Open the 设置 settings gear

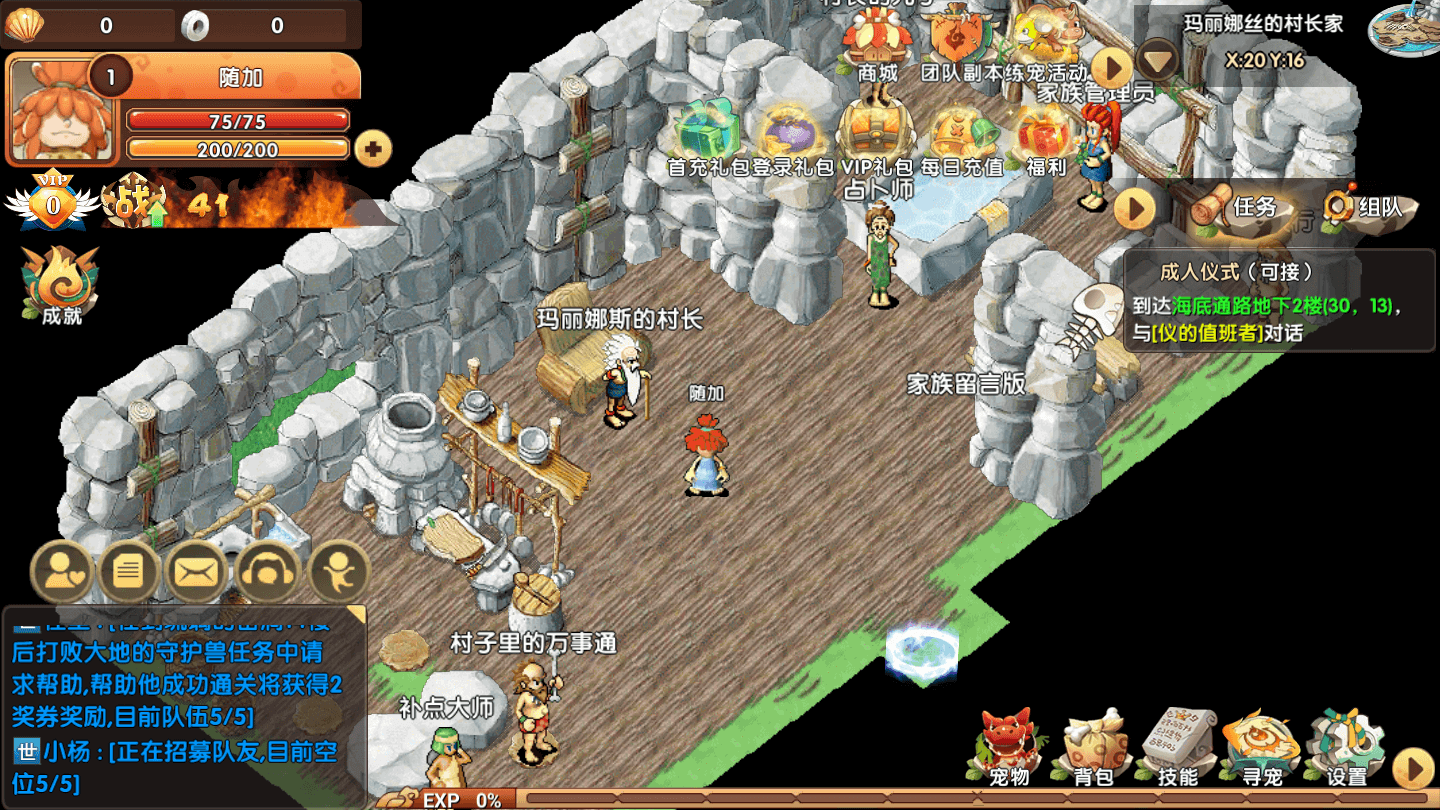1345,747
